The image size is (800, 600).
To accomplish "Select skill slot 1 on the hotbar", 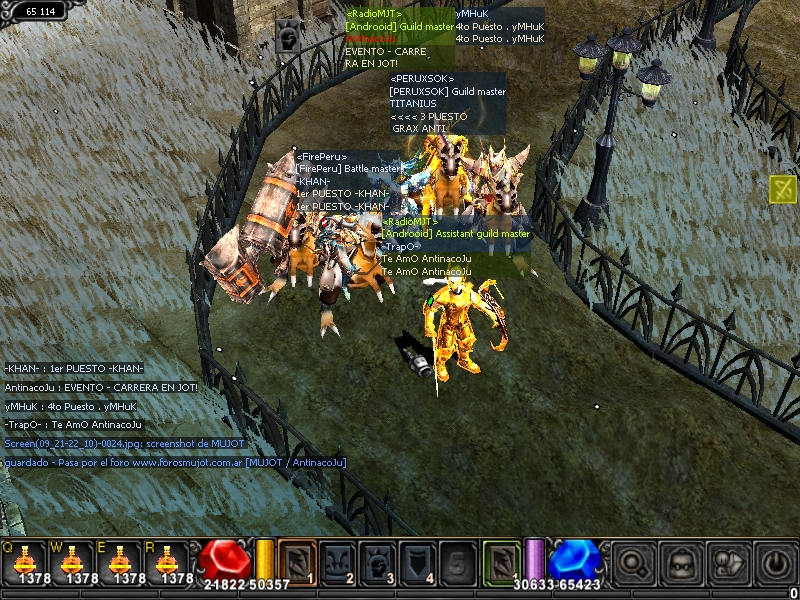I will [x=297, y=561].
